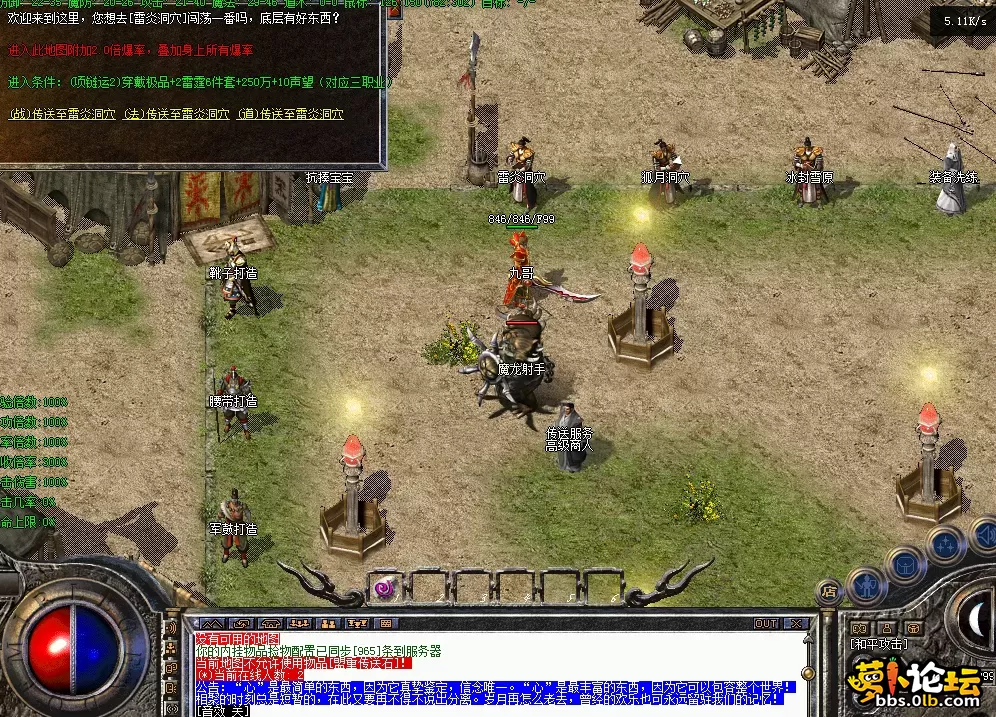Open the skills sparkle round button
Screen dimensions: 996x717
(945, 545)
